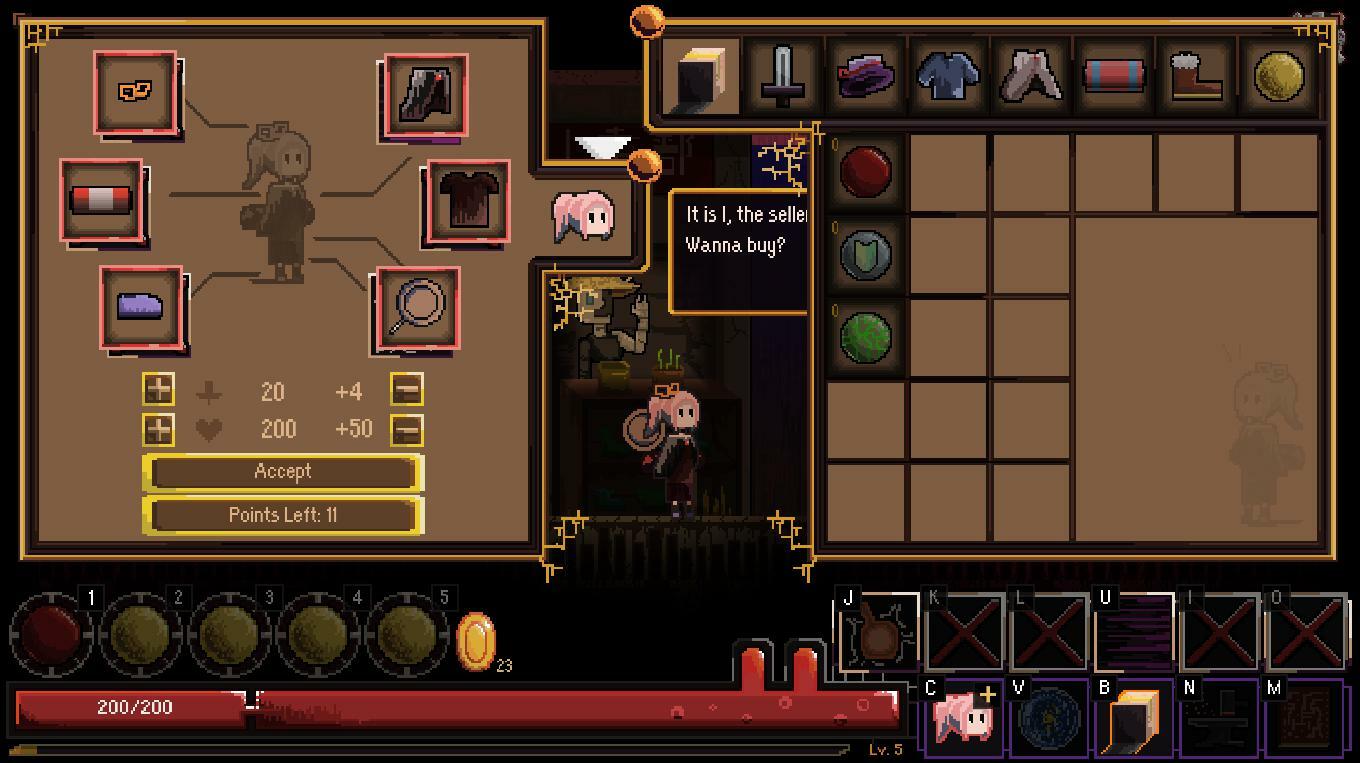
Task: Pick the red orb inventory item
Action: (865, 170)
